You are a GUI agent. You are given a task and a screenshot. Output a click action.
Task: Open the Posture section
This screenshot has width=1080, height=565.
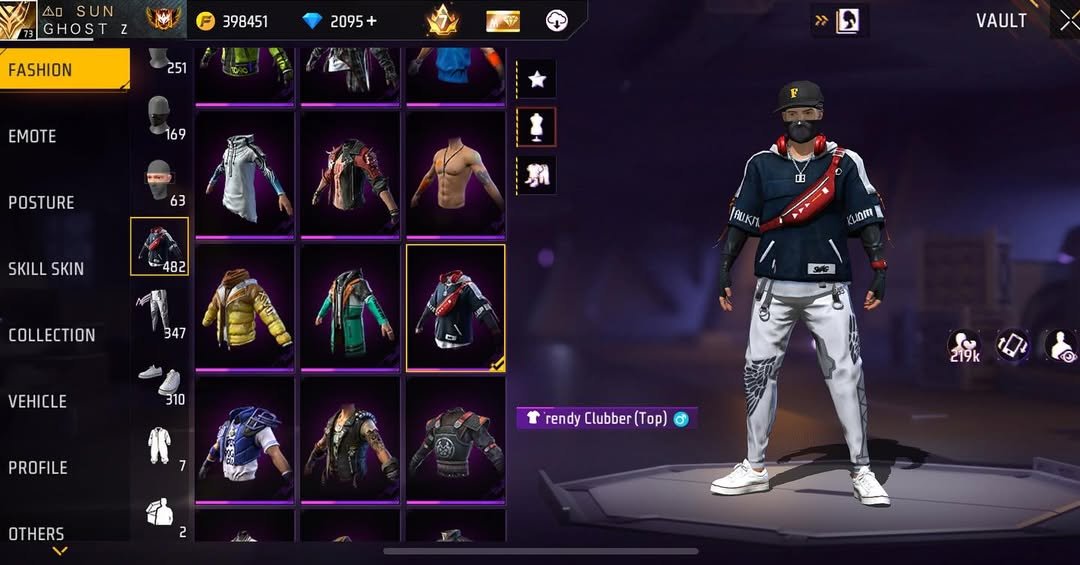click(x=42, y=203)
